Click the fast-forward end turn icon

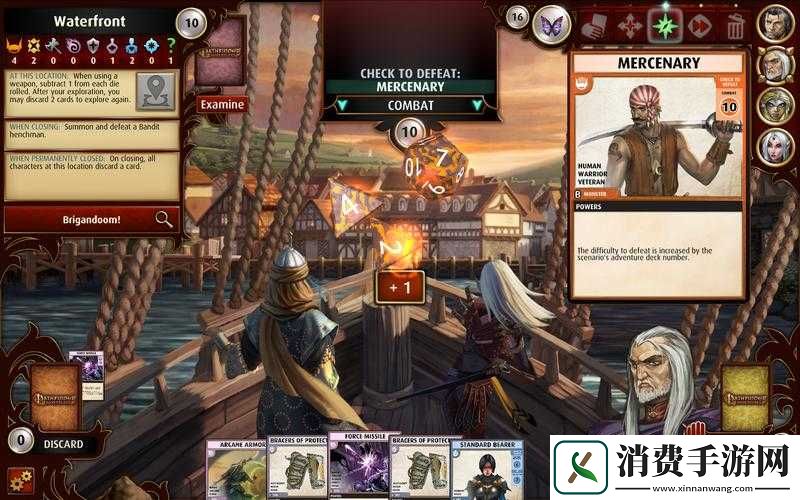point(700,25)
